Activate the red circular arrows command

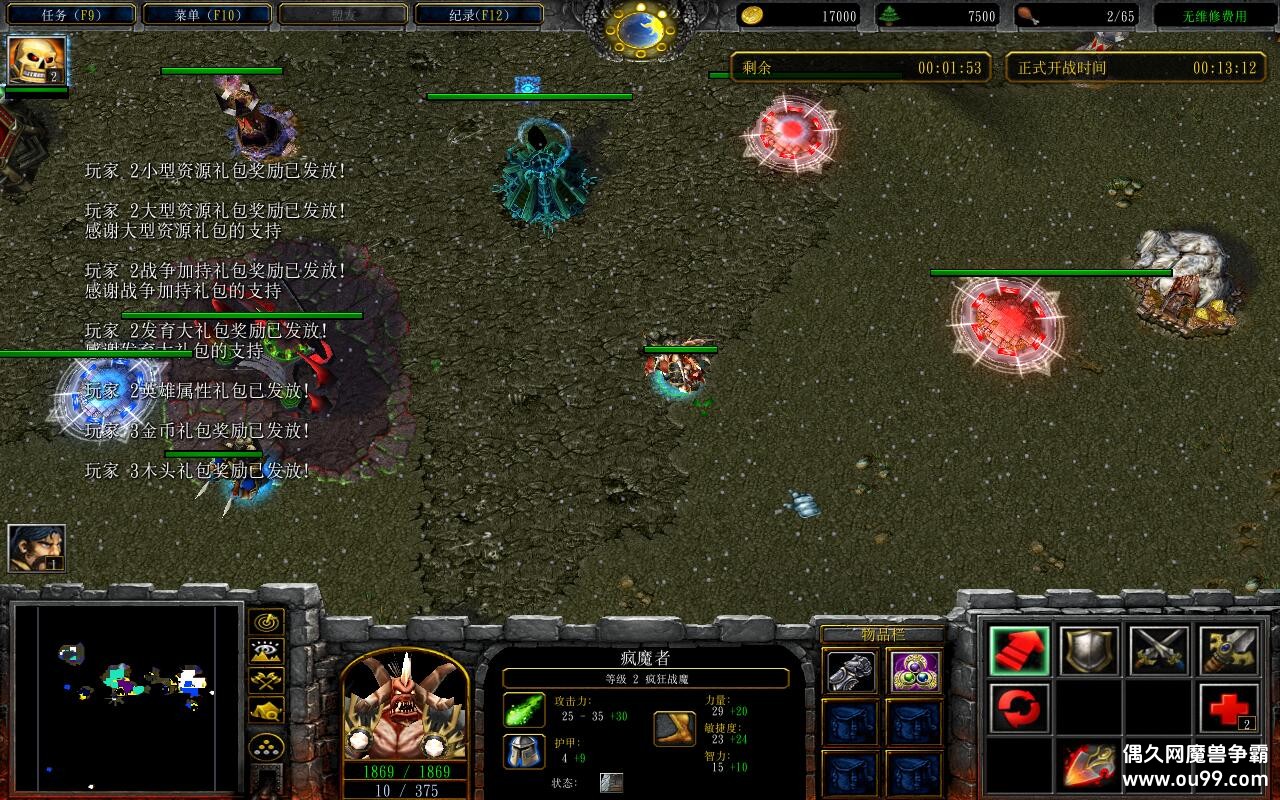point(1019,709)
